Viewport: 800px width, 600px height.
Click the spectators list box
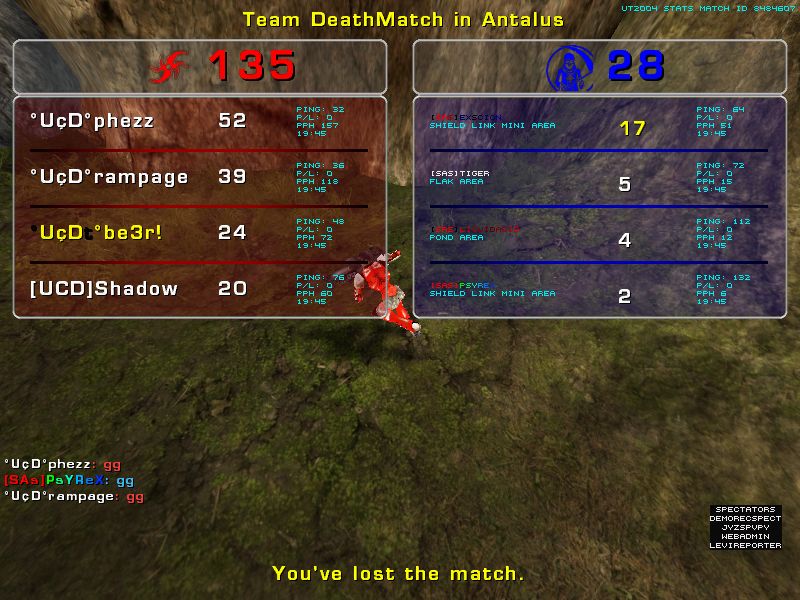[x=745, y=527]
